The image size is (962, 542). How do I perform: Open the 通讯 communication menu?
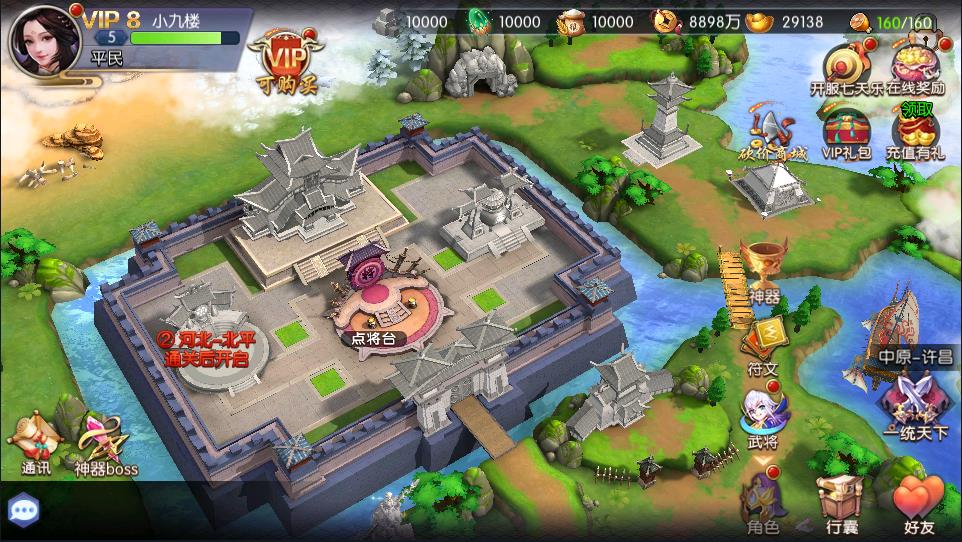[37, 445]
